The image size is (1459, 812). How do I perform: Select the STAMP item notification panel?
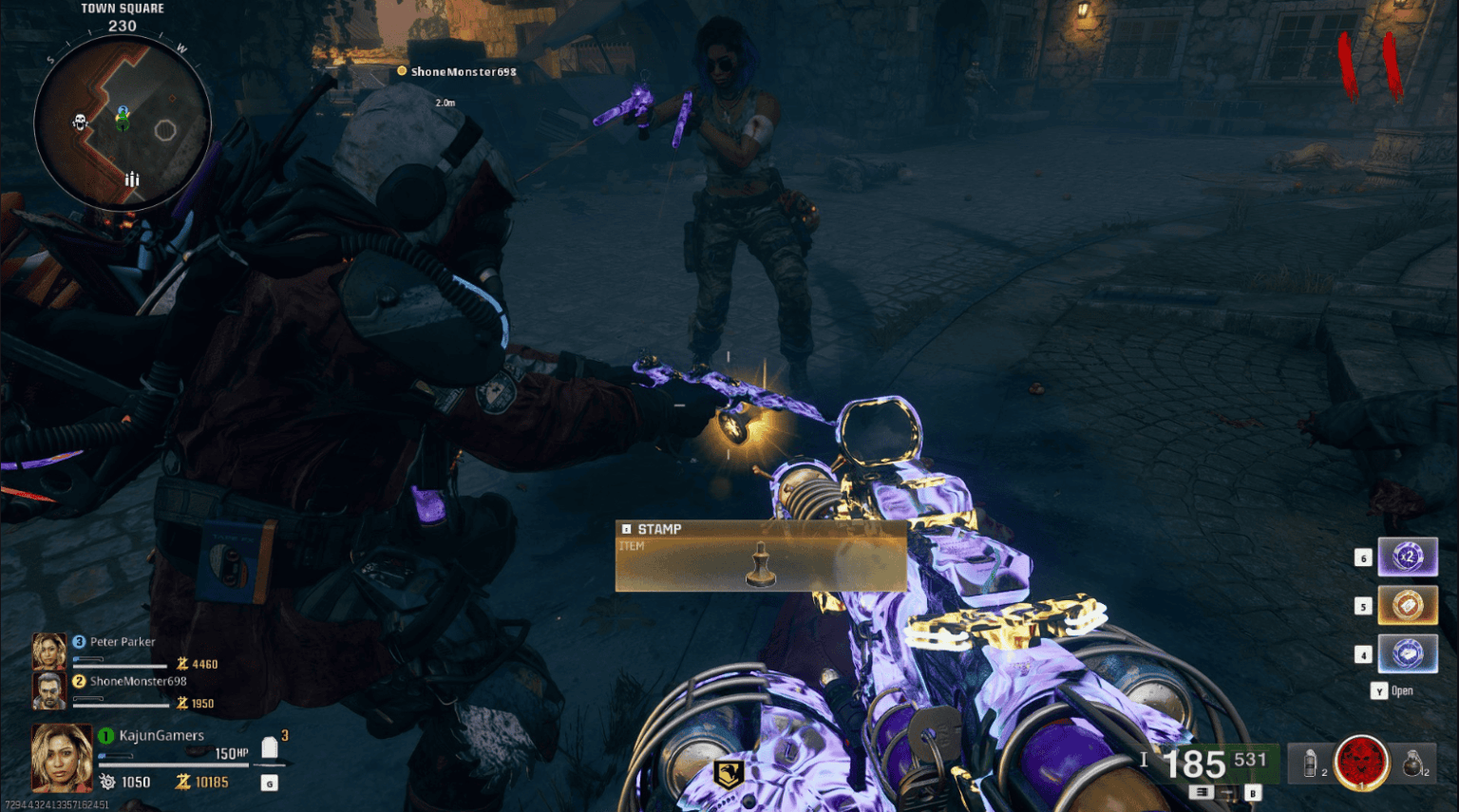click(760, 556)
